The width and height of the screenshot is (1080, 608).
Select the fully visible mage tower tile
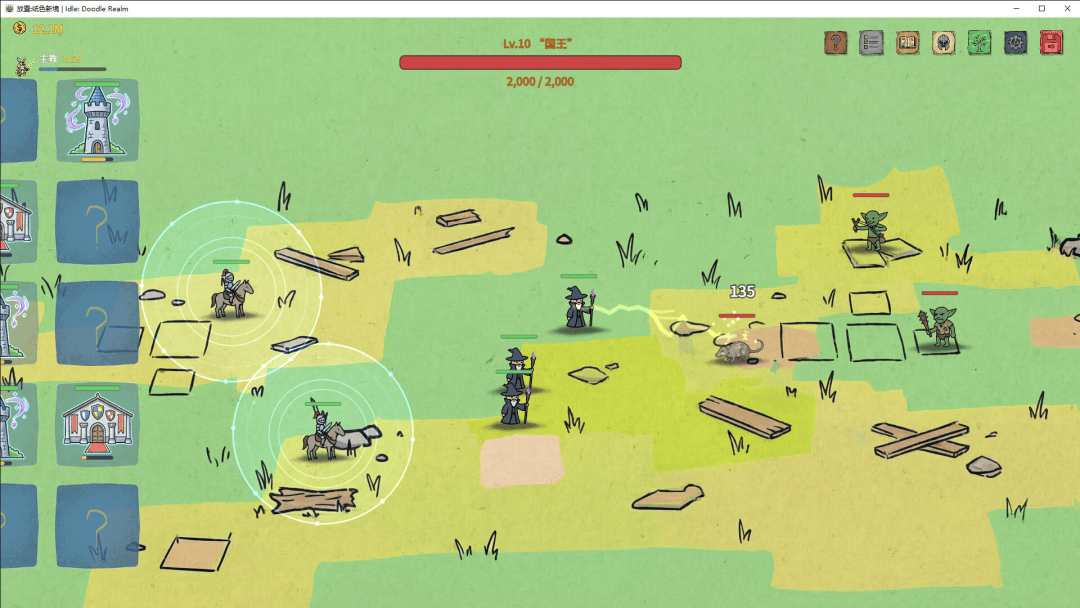[97, 120]
